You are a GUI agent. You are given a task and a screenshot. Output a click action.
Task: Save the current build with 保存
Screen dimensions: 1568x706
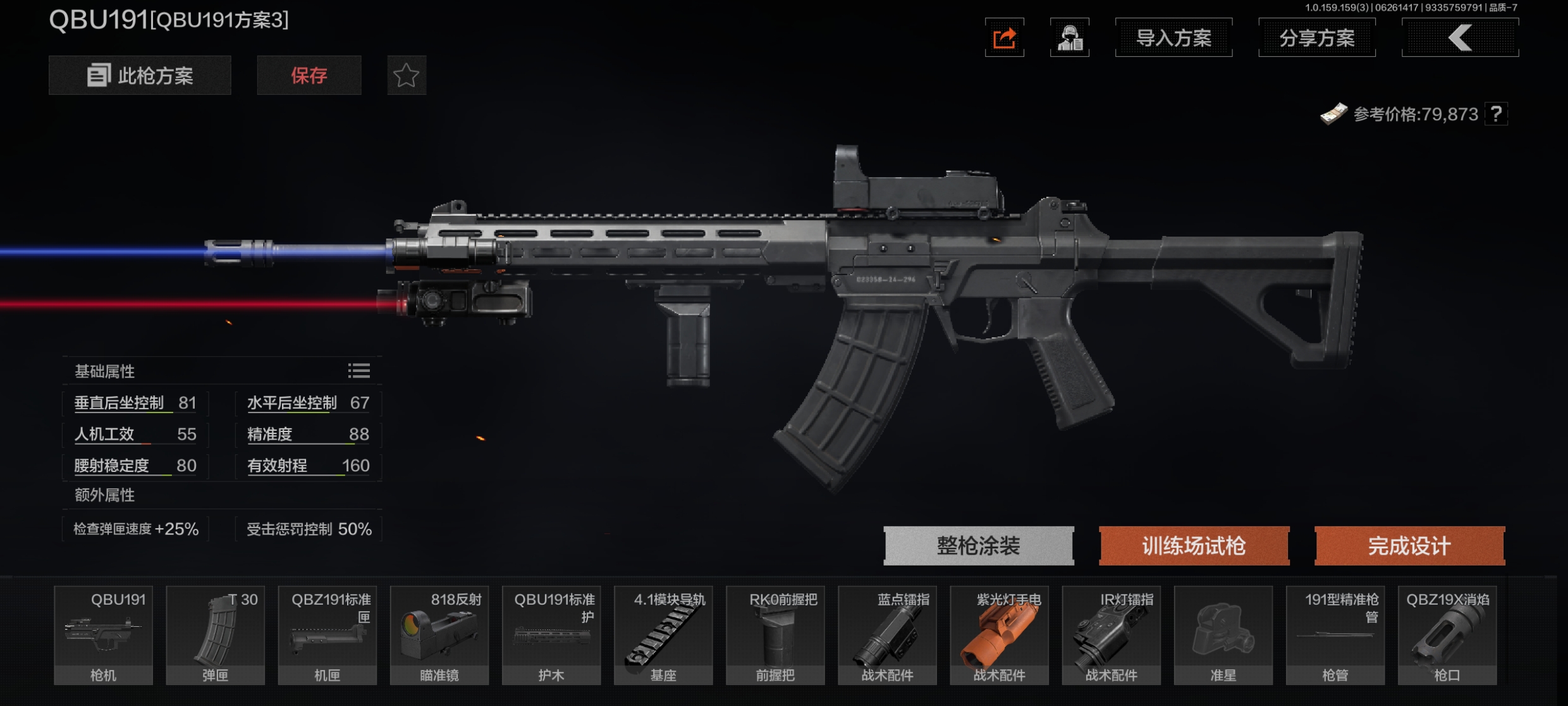tap(309, 76)
